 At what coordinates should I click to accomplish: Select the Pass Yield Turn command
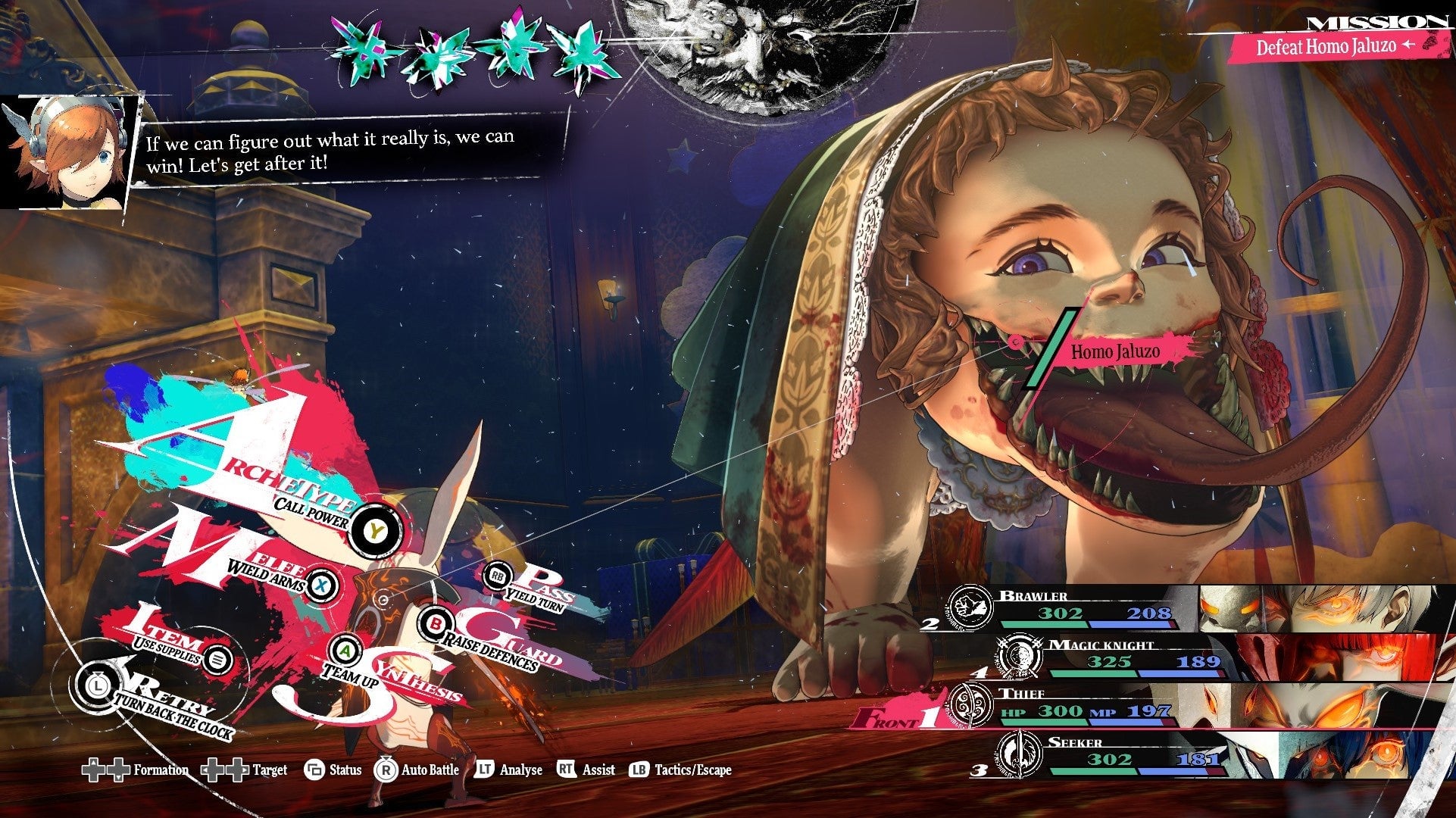tap(498, 576)
